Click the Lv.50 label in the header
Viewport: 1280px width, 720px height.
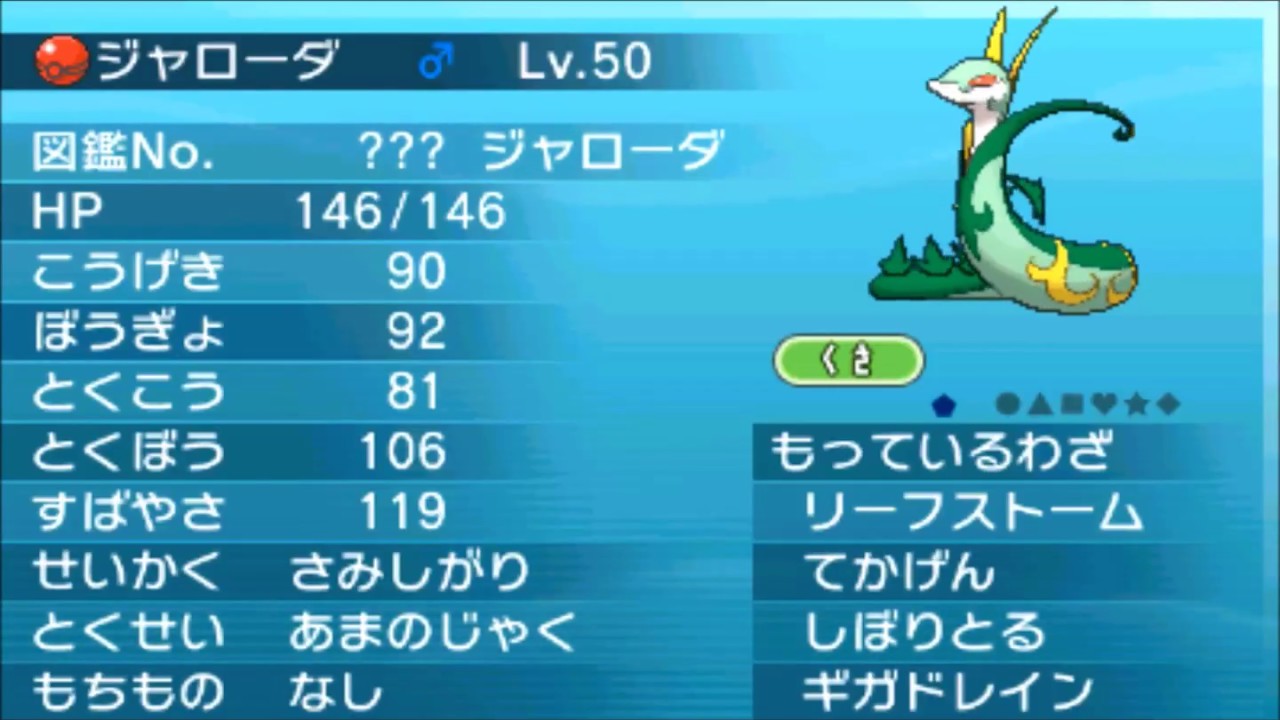pos(585,62)
